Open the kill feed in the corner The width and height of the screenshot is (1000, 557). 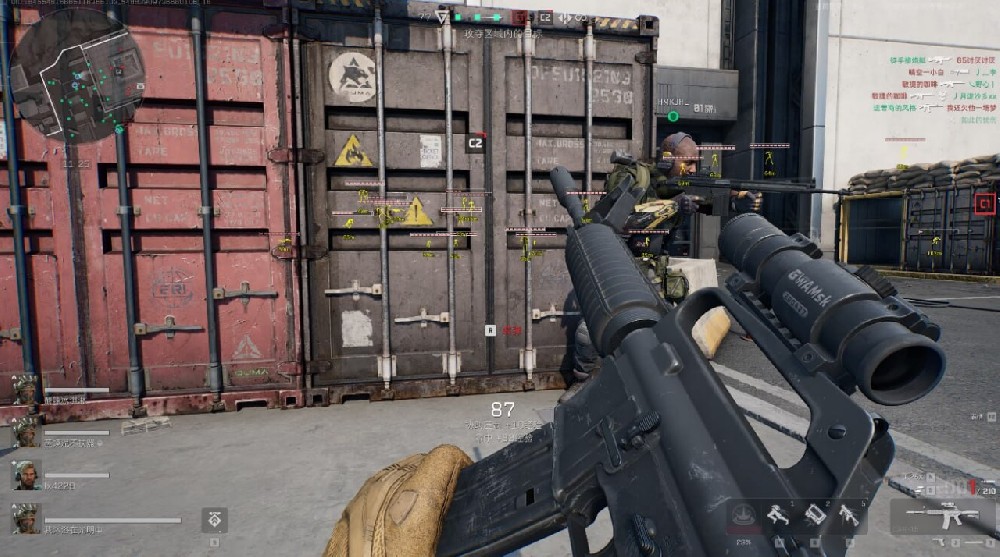933,90
